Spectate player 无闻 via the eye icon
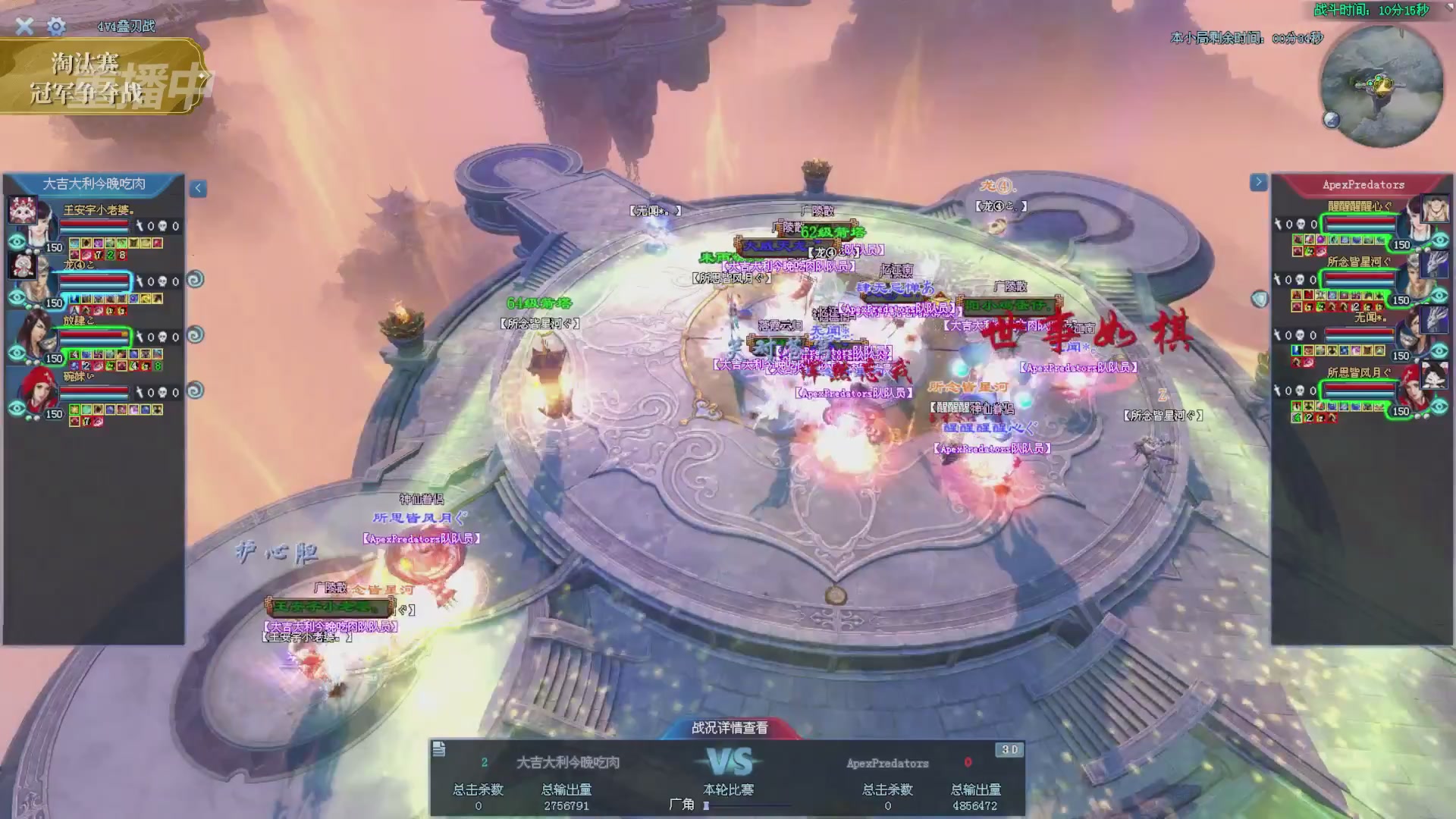Screen dimensions: 1456x819 (1439, 351)
